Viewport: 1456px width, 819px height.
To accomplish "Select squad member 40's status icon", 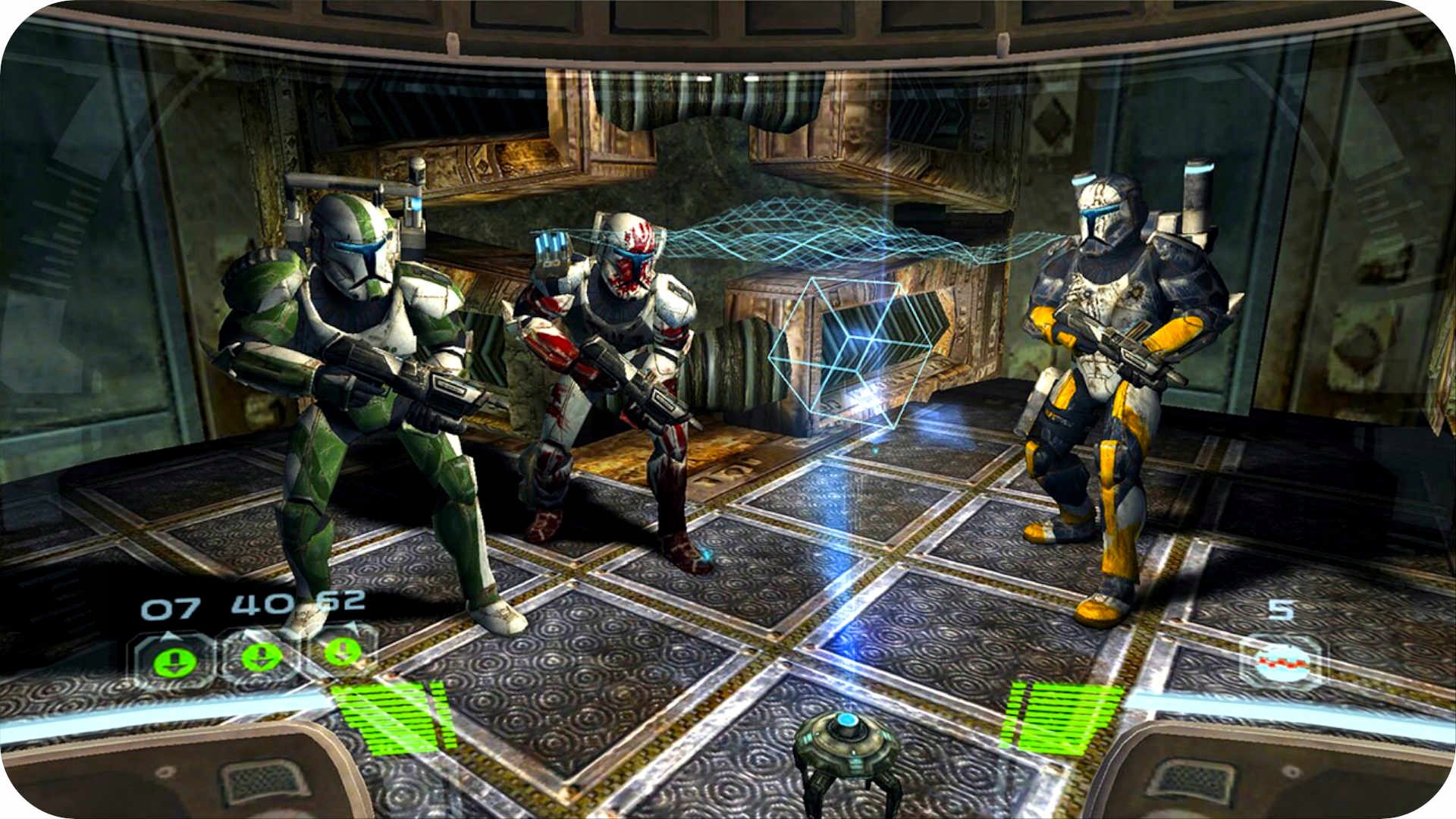I will tap(260, 656).
